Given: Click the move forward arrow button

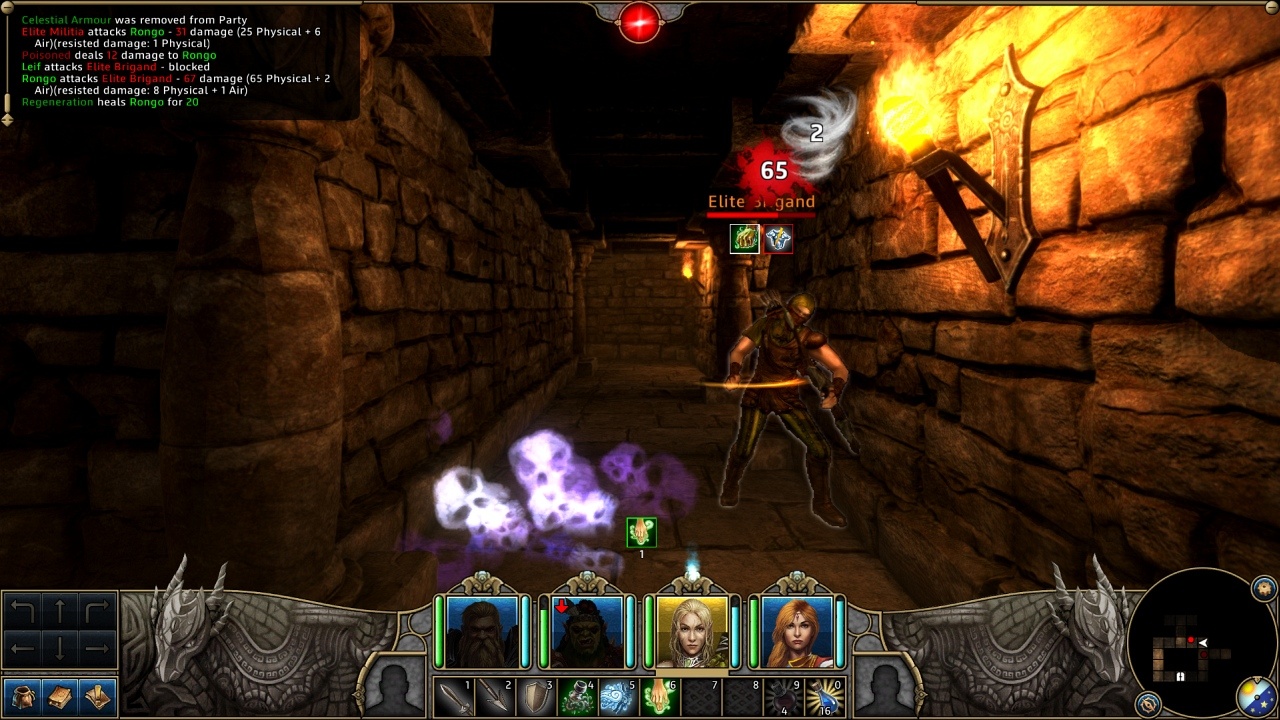Looking at the screenshot, I should click(60, 611).
